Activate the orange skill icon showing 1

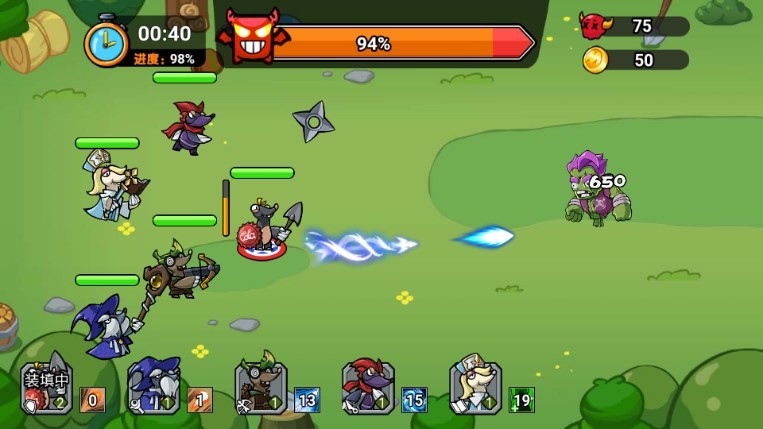click(199, 400)
